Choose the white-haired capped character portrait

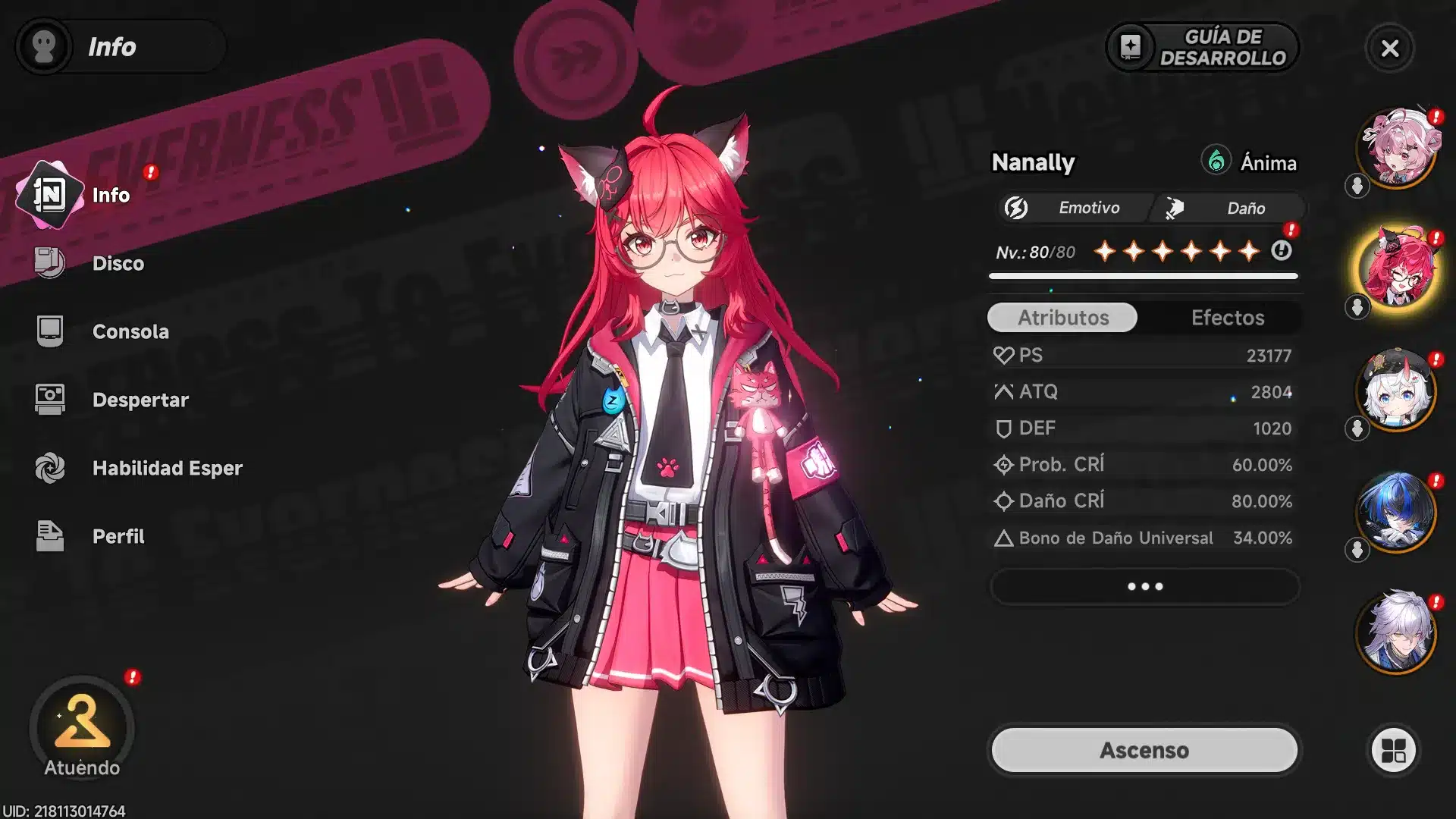tap(1397, 391)
